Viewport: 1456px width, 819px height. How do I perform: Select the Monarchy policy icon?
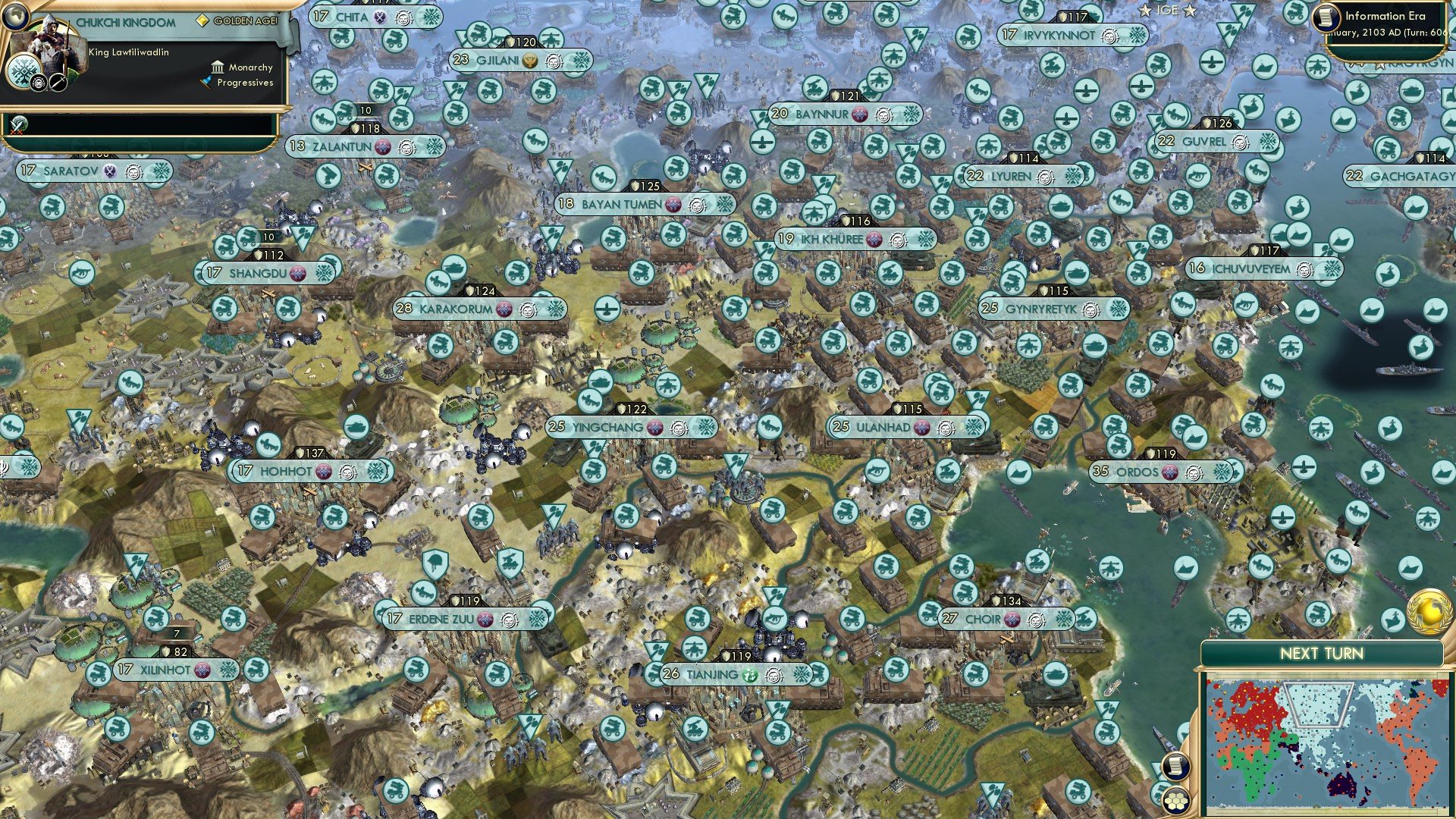[217, 67]
